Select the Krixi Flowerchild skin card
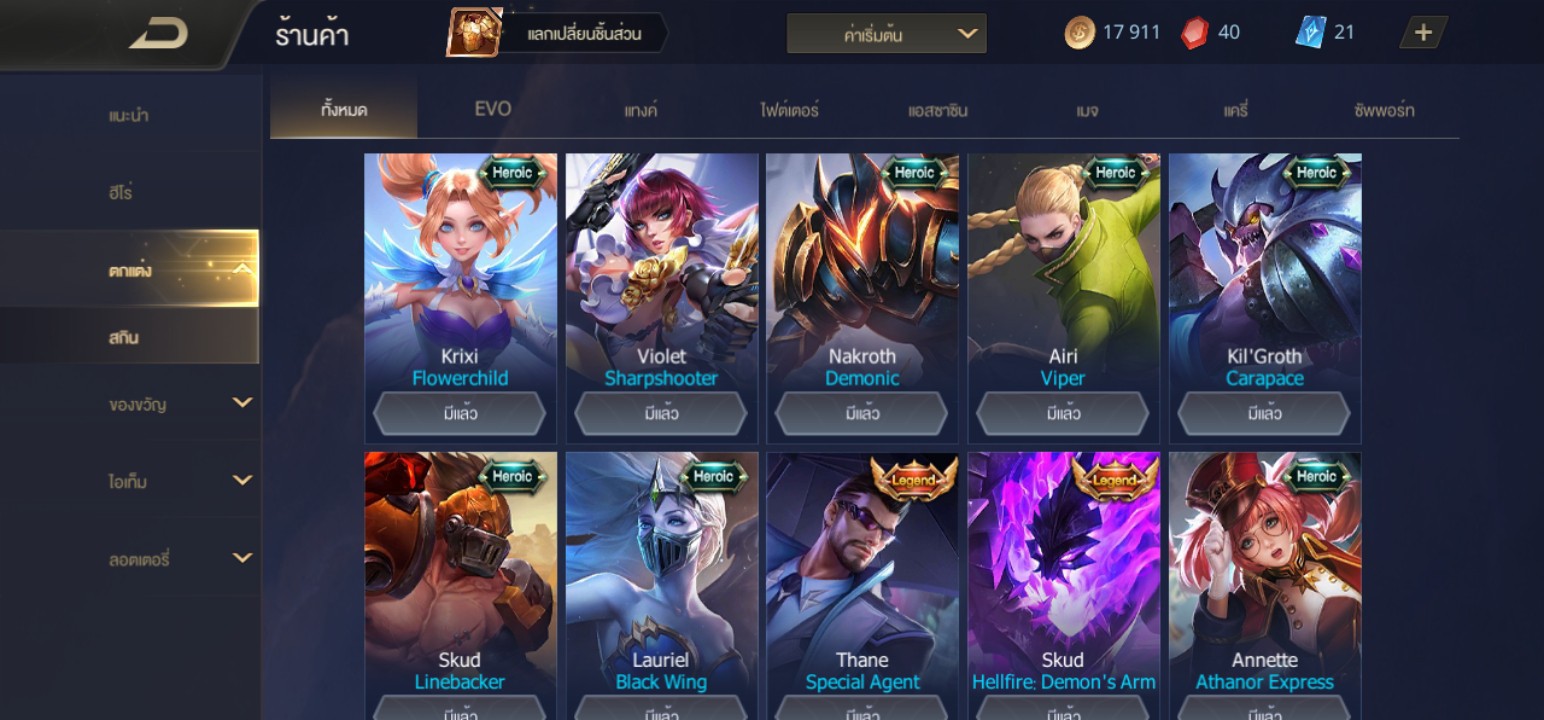This screenshot has width=1544, height=720. (x=460, y=280)
